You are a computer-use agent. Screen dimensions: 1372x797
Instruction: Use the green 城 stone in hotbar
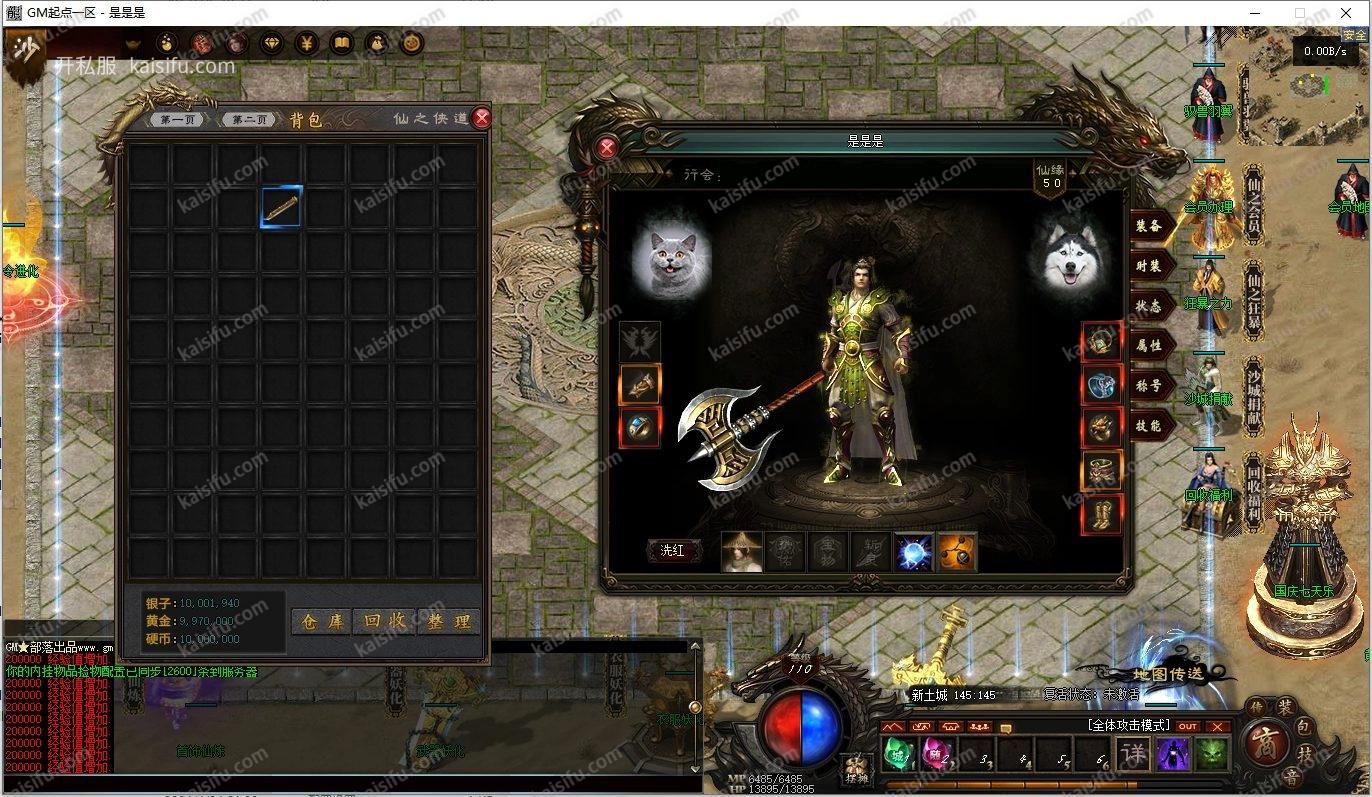click(897, 752)
